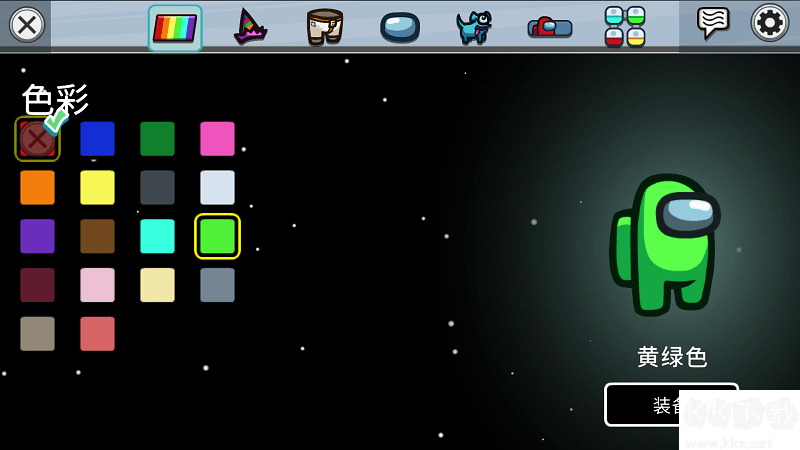Open the visor tab
800x450 pixels.
[x=400, y=27]
